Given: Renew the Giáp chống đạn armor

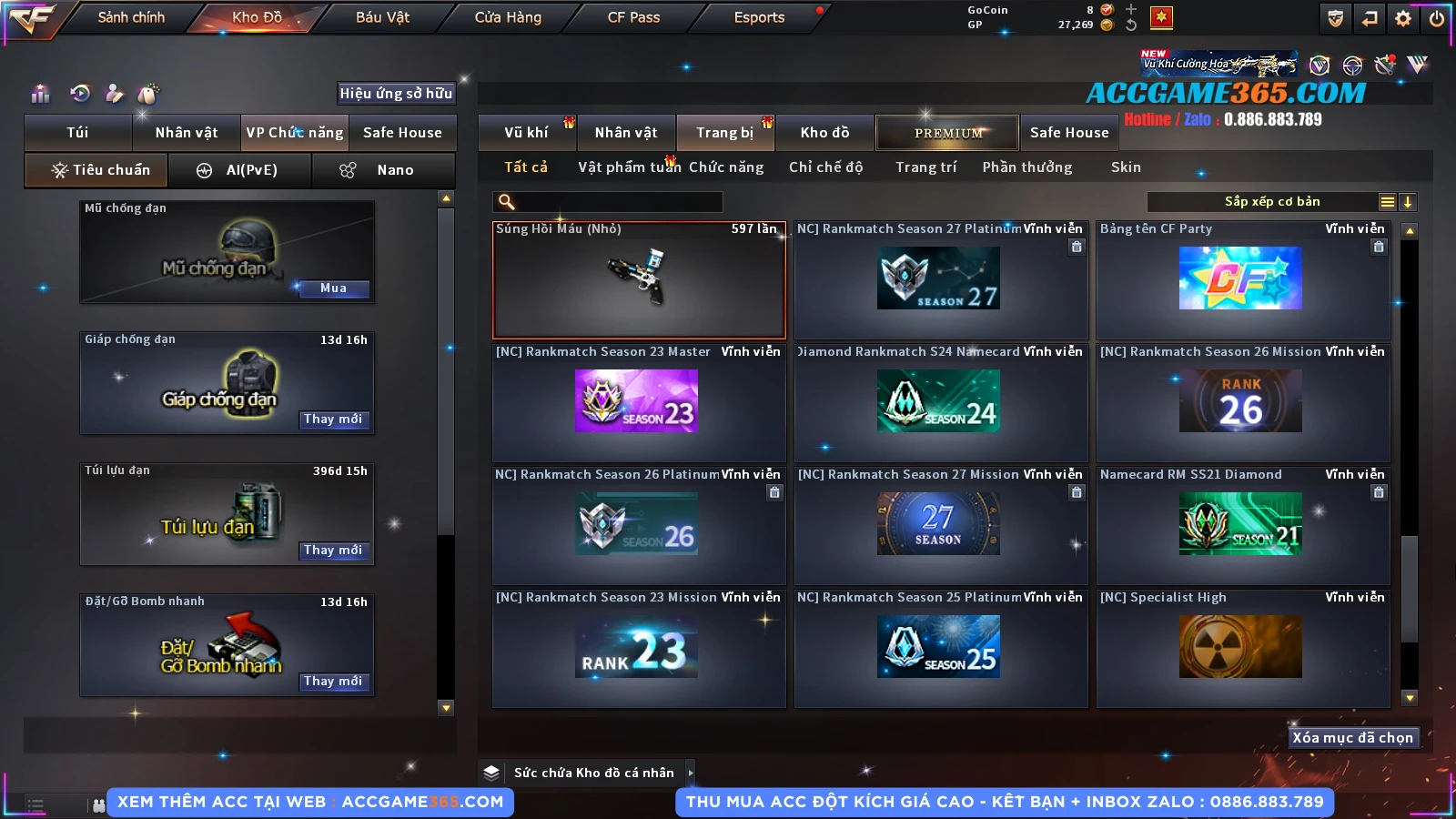Looking at the screenshot, I should click(x=333, y=420).
